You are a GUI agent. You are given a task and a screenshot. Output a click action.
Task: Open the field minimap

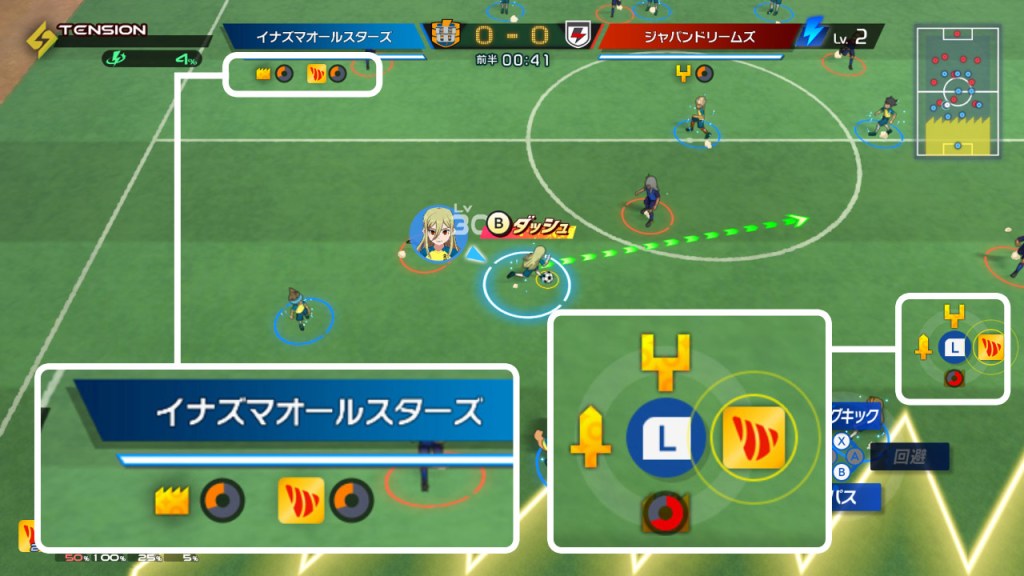click(x=958, y=92)
